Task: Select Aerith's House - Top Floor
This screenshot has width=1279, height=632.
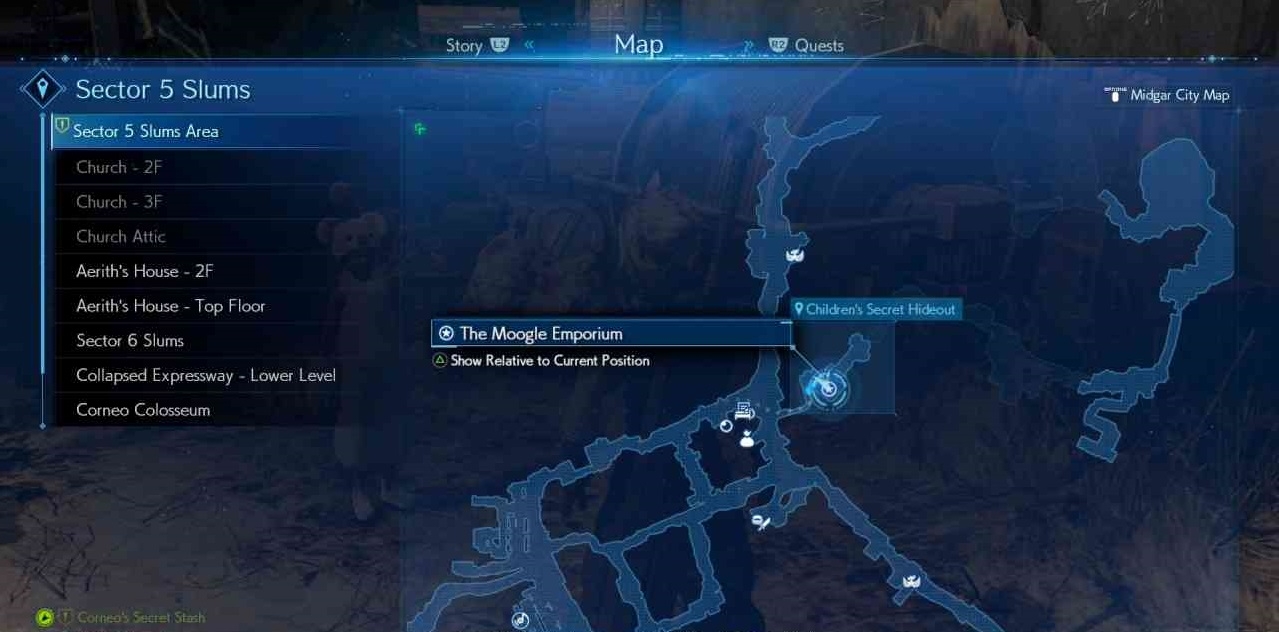Action: [171, 306]
